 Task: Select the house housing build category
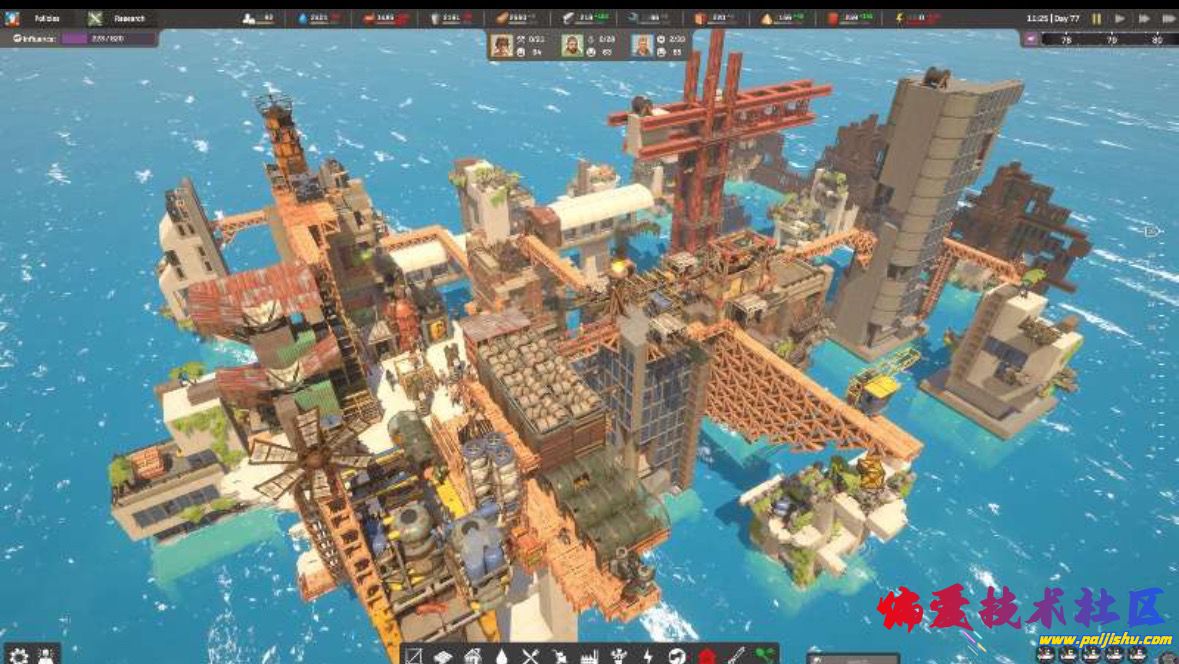tap(472, 657)
